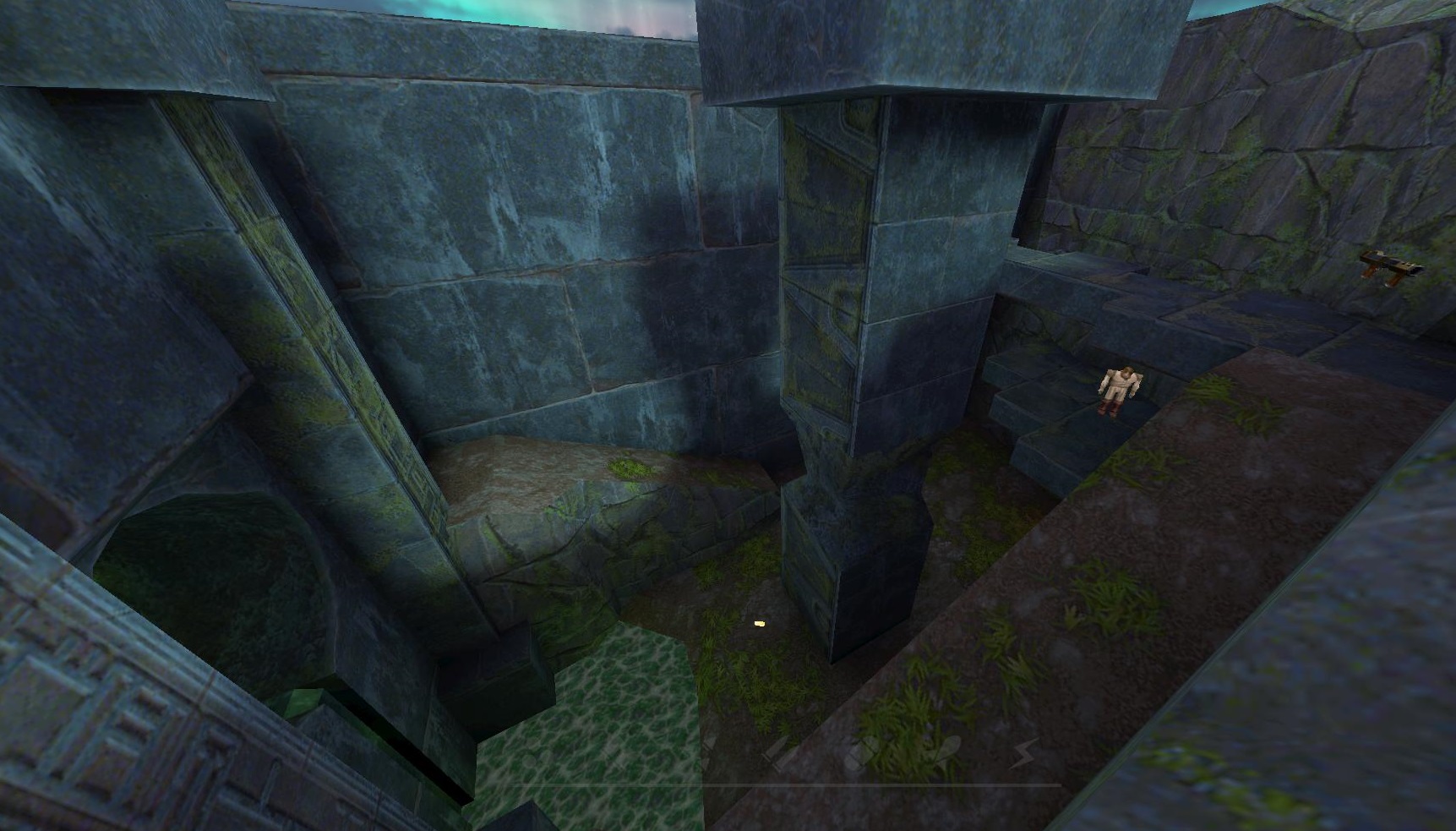Choose the rocket ammo icon
The image size is (1456, 831).
coord(946,752)
